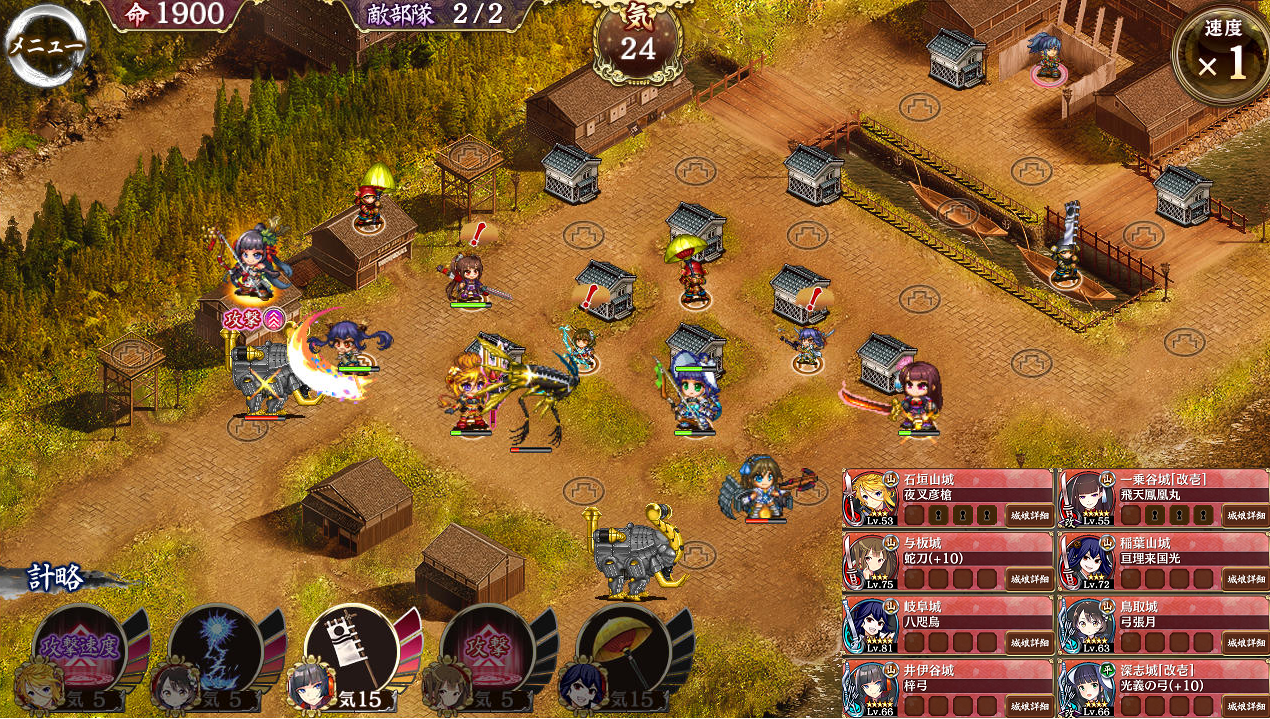Open 城娘詳細 for 一乗谷城[改壱]
Image resolution: width=1270 pixels, height=719 pixels.
[1245, 515]
